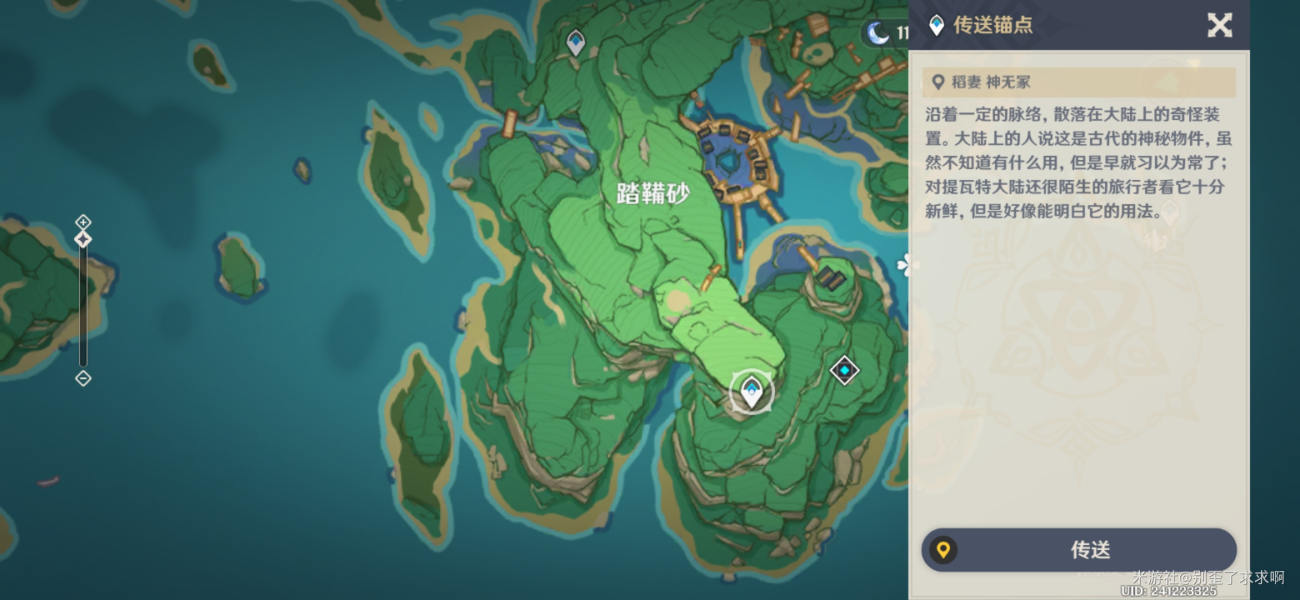Click the map zoom slider handle
The height and width of the screenshot is (600, 1300).
[83, 239]
